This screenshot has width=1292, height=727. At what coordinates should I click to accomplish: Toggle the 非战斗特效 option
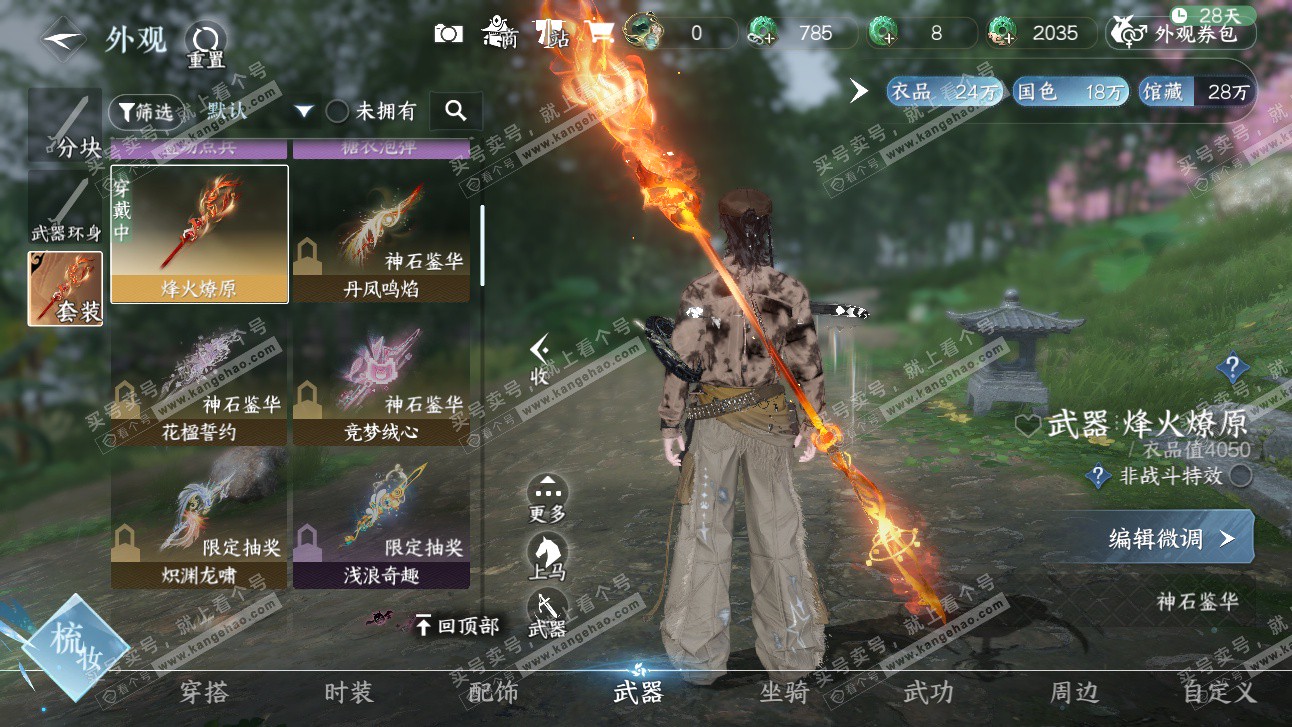click(x=1240, y=476)
